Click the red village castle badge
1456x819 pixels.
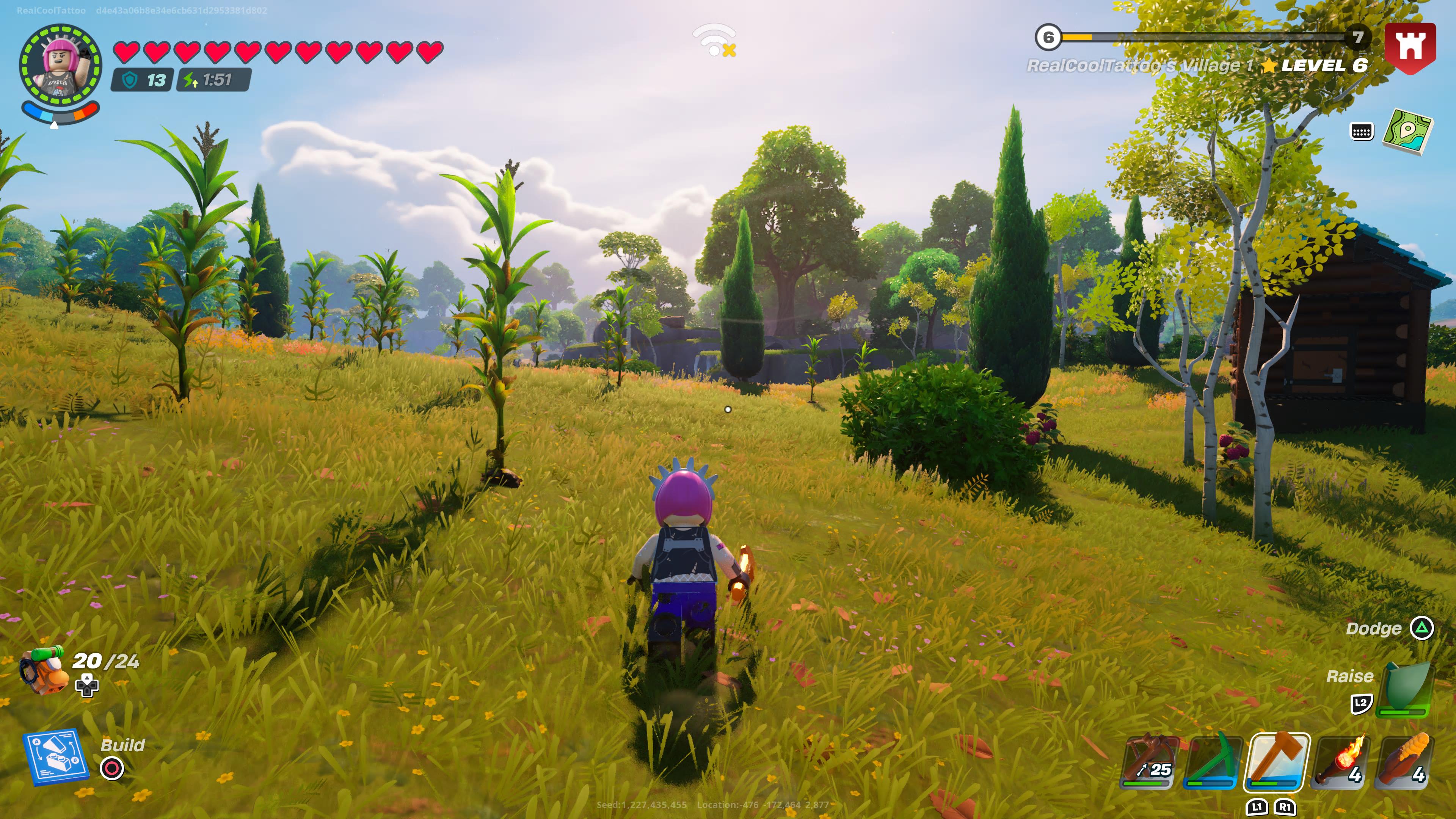pyautogui.click(x=1410, y=47)
